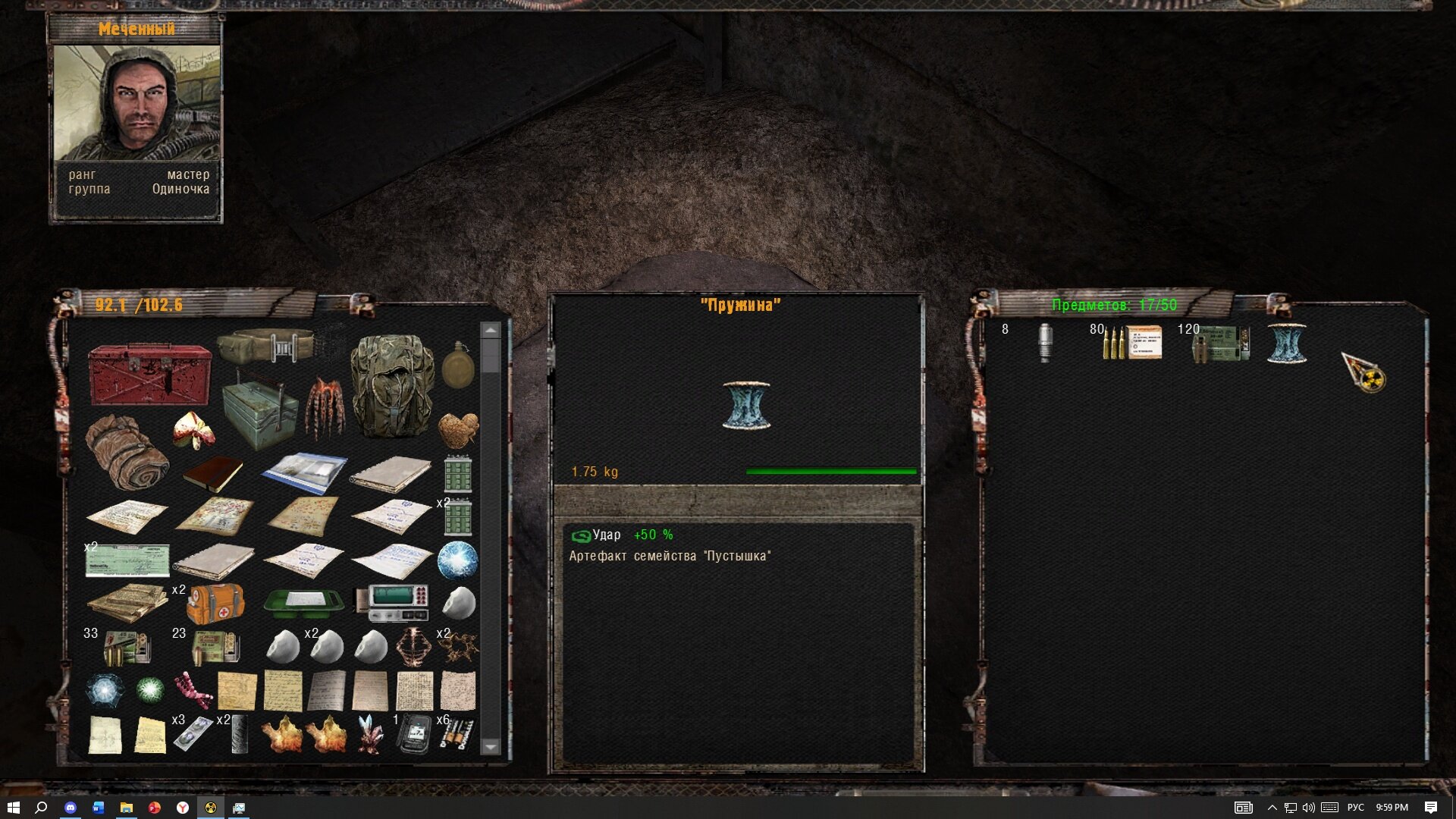The image size is (1456, 819).
Task: Open Discord from the taskbar
Action: (x=71, y=808)
